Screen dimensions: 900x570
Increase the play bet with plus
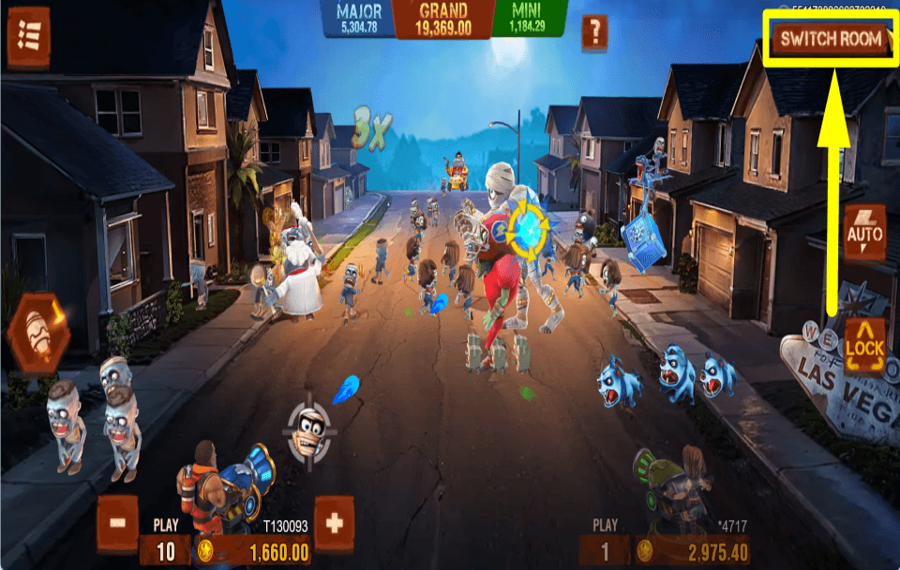point(335,522)
